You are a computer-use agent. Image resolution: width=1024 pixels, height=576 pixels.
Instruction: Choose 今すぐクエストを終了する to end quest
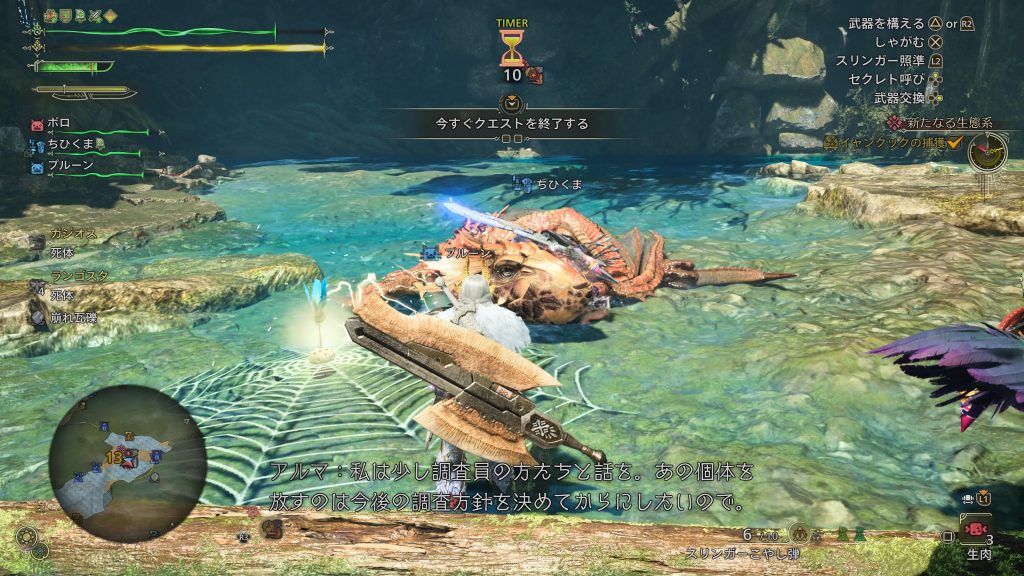511,124
